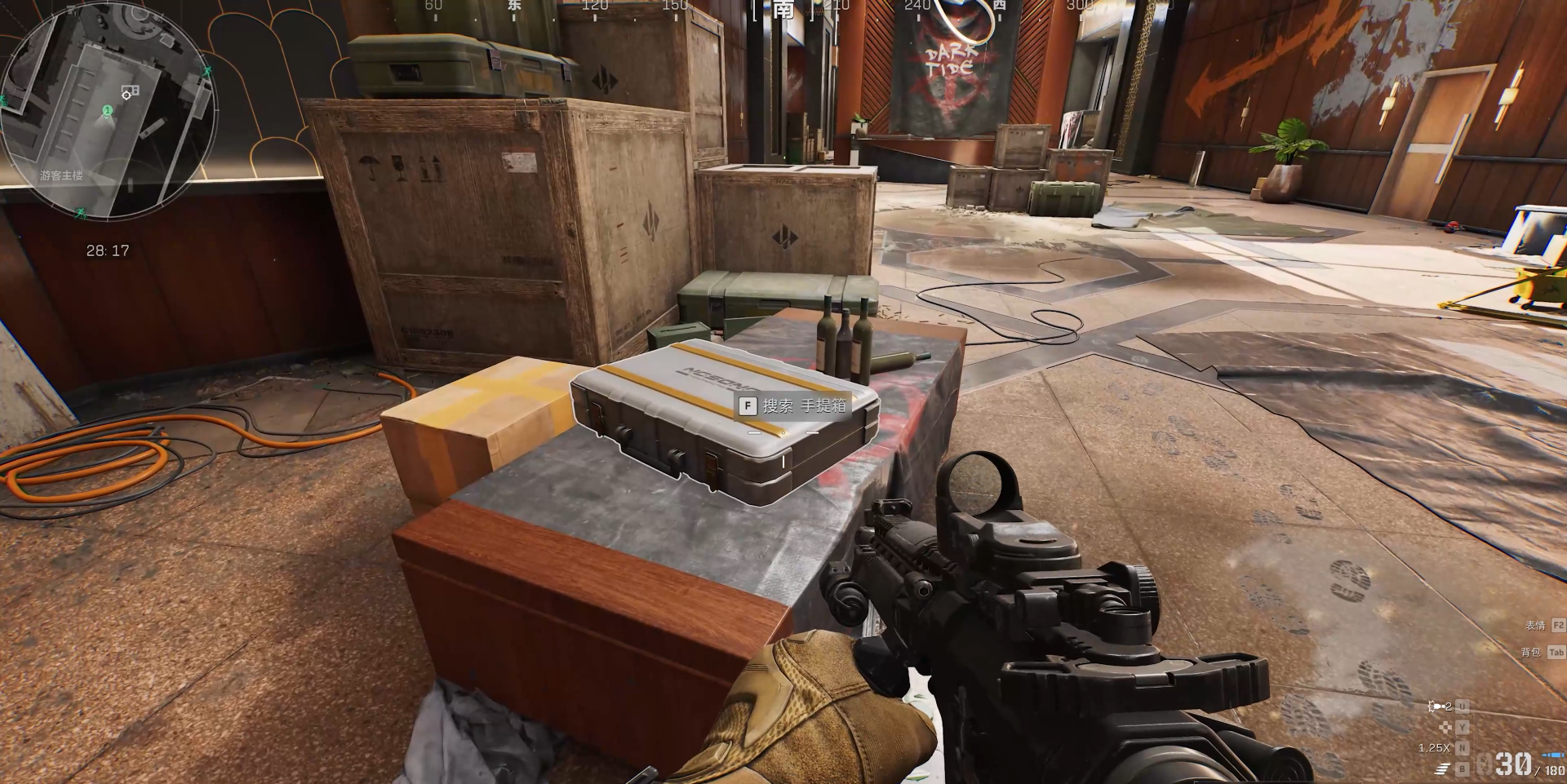Screen dimensions: 1567x784
Task: Click the checkered cross icon
Action: 1445,727
